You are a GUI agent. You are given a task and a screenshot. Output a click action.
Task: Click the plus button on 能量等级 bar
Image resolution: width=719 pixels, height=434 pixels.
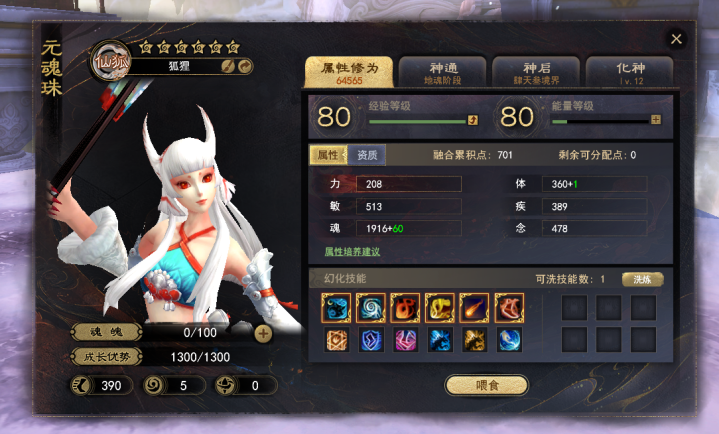click(x=656, y=120)
